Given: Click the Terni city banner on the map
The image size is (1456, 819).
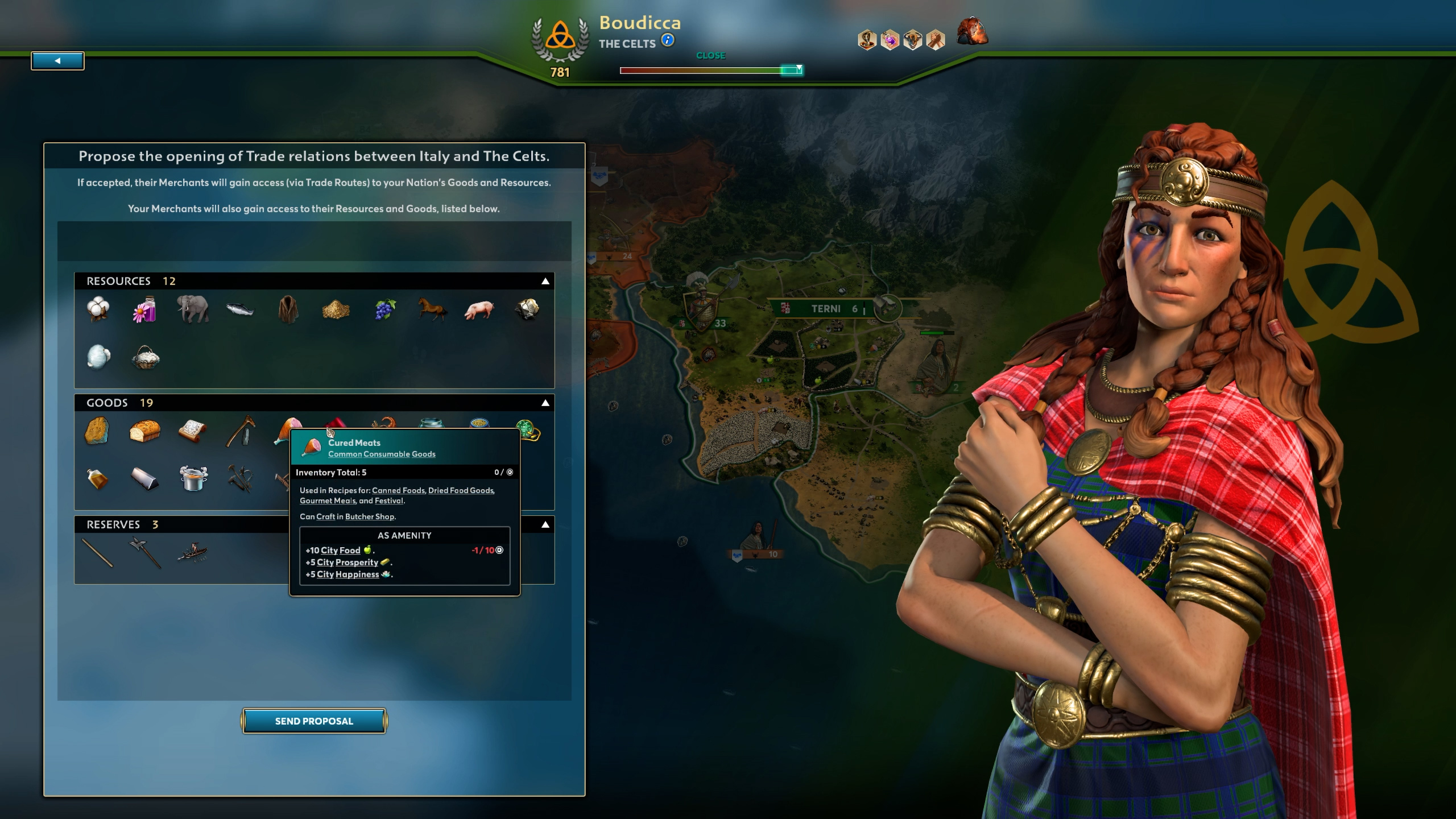Looking at the screenshot, I should pos(825,309).
